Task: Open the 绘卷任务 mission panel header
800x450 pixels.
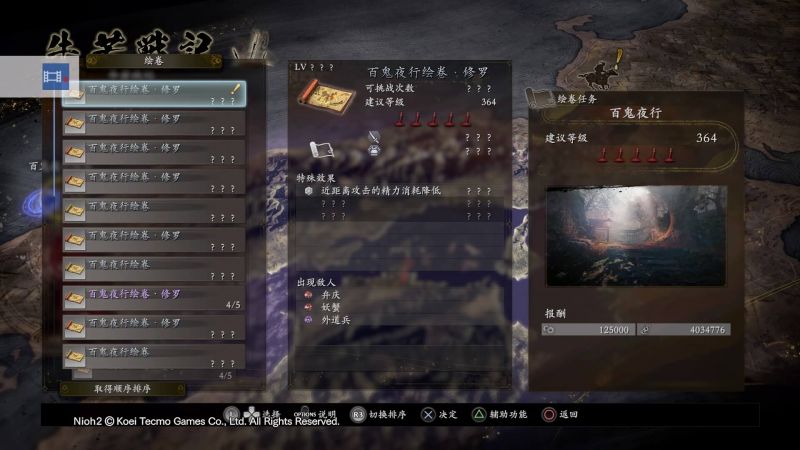Action: (x=580, y=99)
